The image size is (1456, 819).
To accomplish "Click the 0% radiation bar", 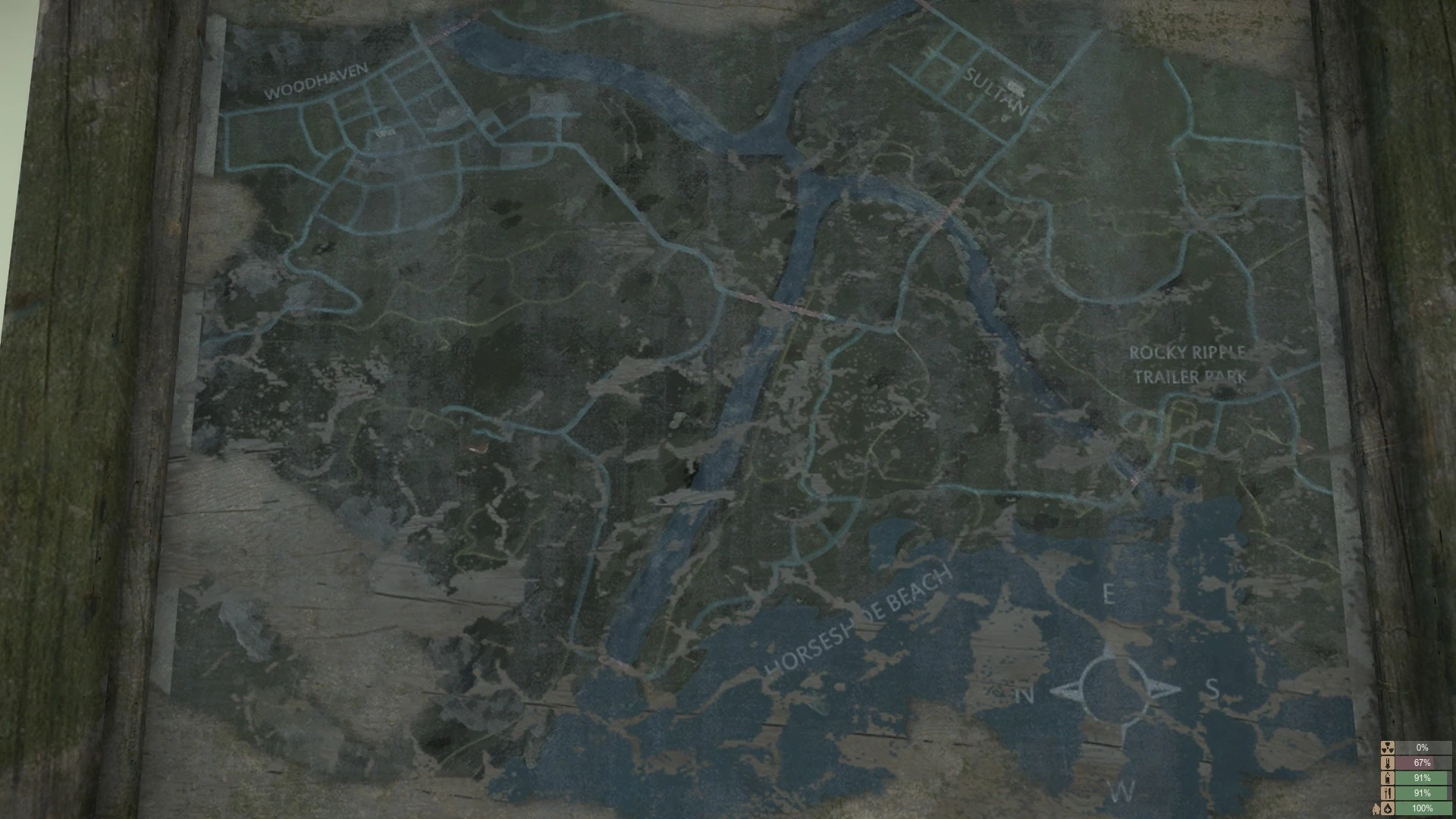I will (1423, 748).
